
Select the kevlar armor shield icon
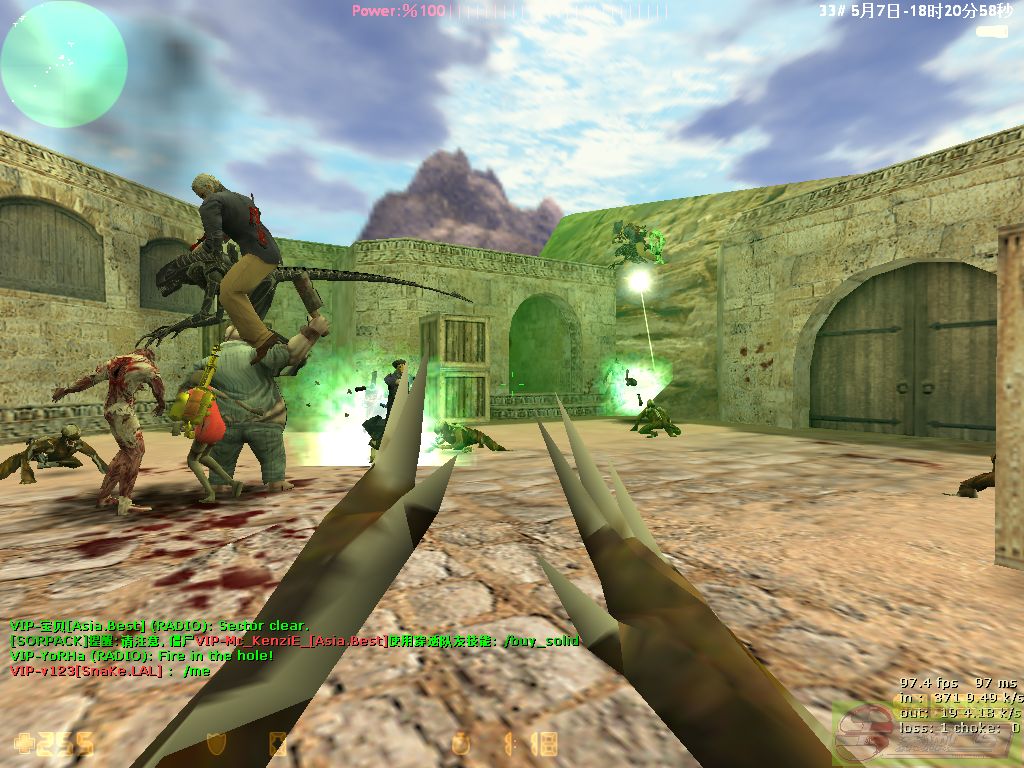(215, 744)
